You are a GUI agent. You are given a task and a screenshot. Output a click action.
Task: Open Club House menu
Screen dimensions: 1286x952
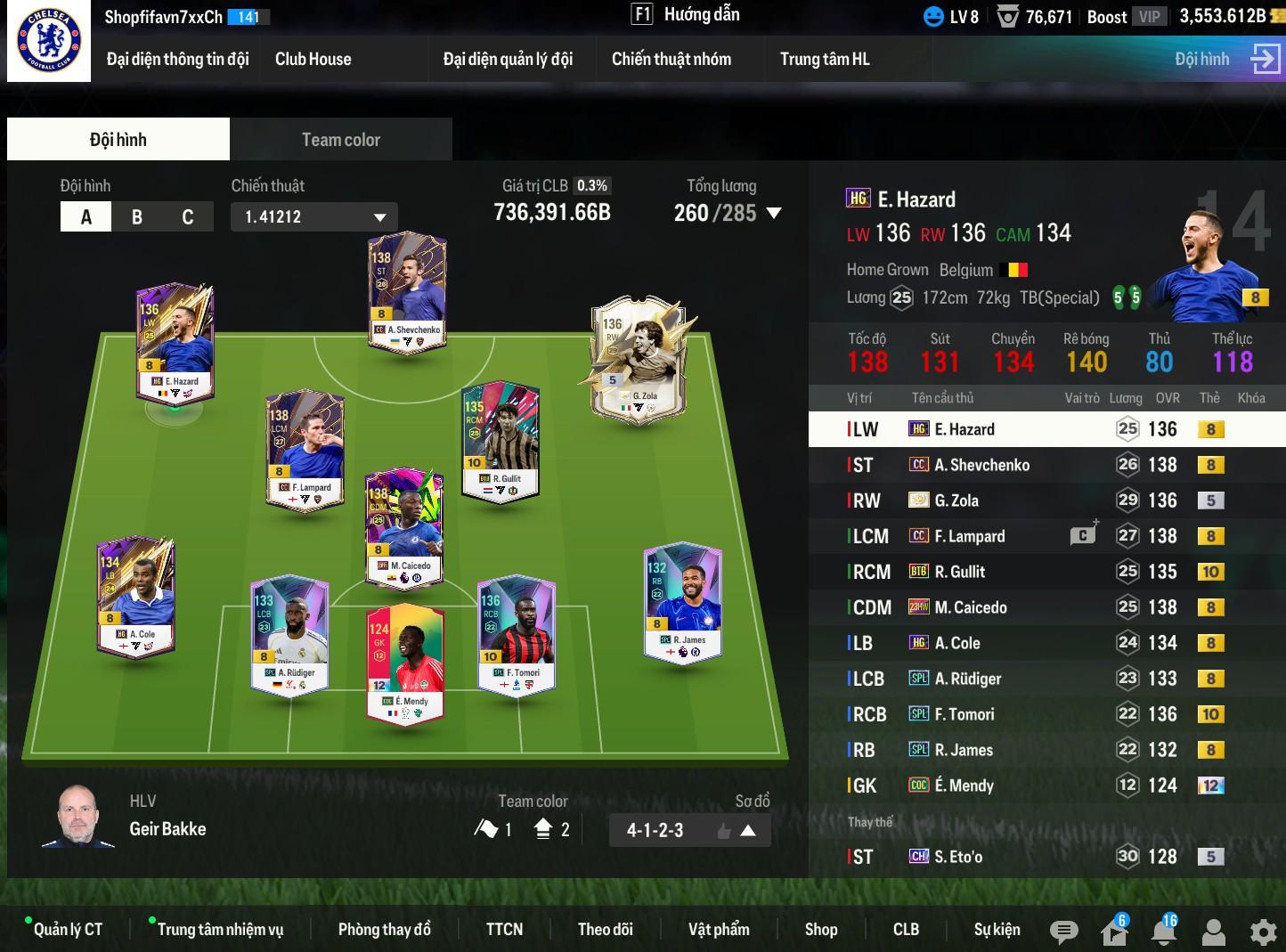click(313, 60)
